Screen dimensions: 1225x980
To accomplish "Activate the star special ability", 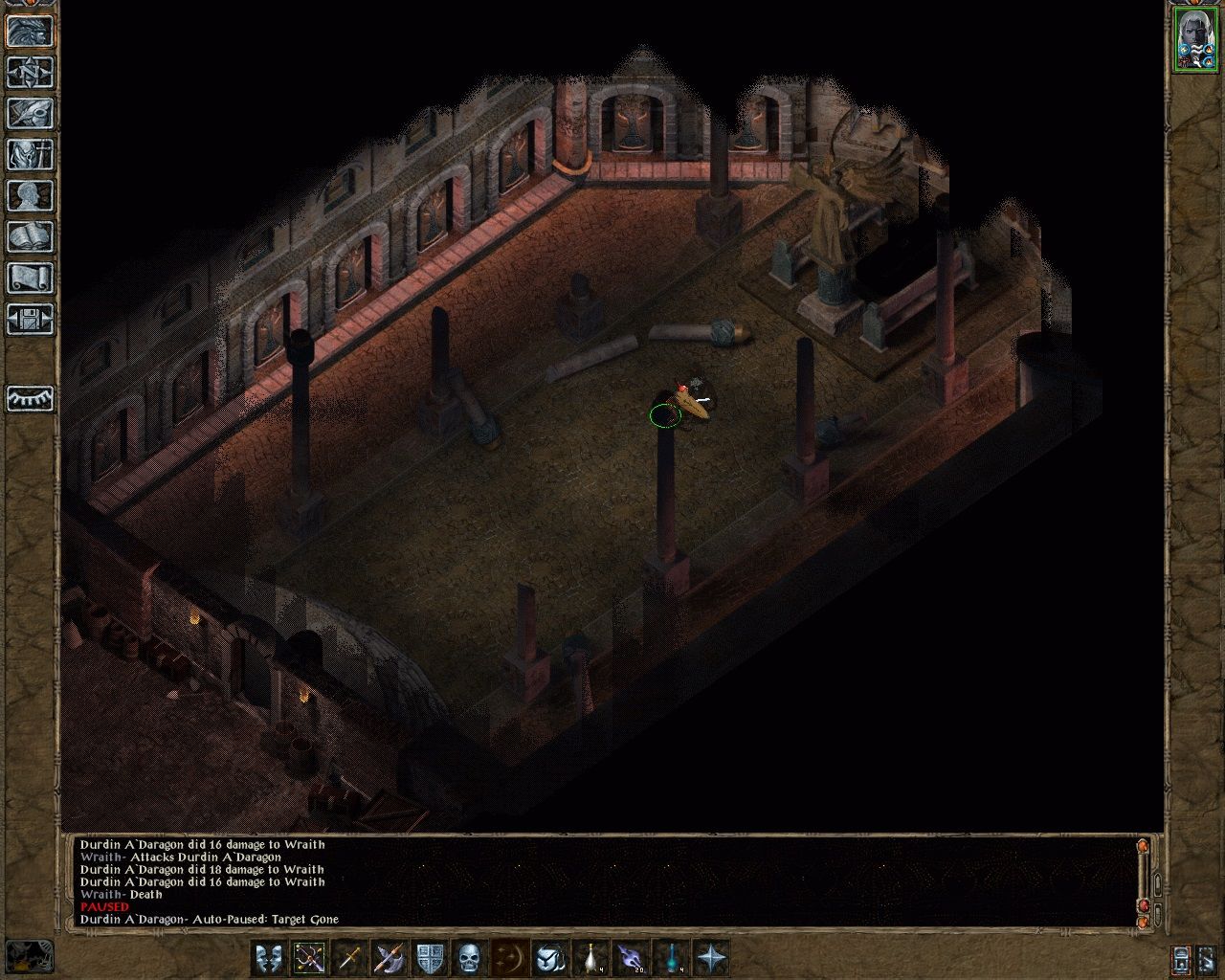I will (713, 959).
